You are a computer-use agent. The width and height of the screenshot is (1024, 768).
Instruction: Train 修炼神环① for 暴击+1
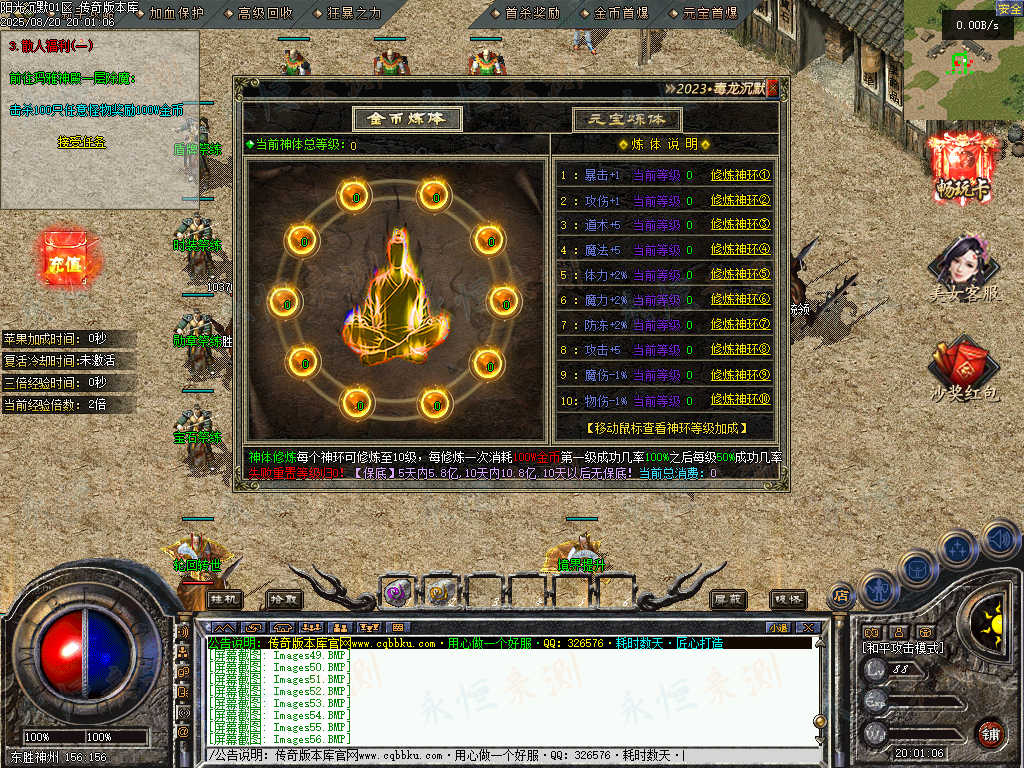740,175
